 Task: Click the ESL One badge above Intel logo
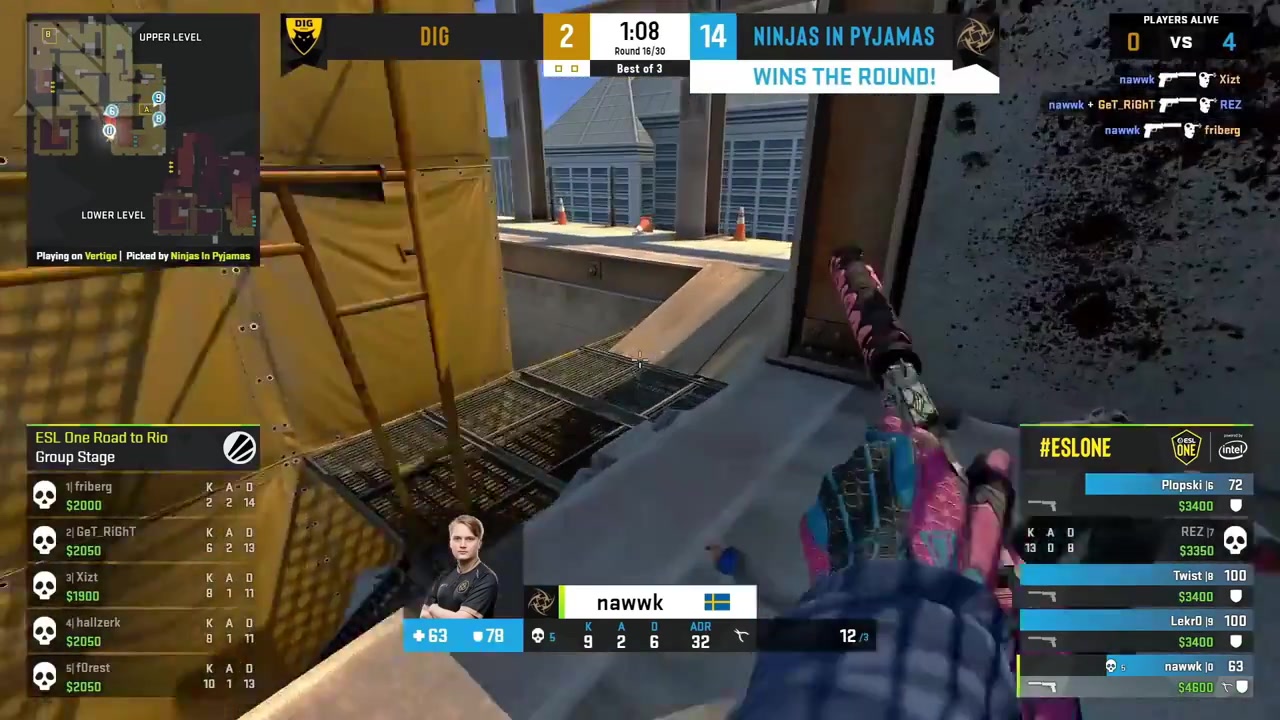[x=1186, y=448]
